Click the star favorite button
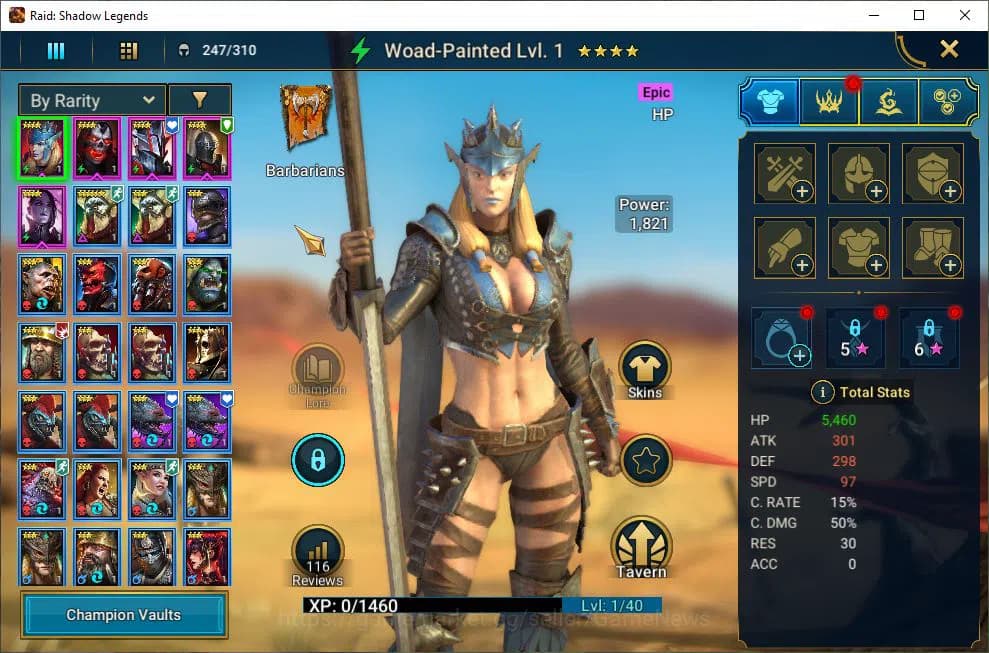This screenshot has height=653, width=989. click(645, 461)
